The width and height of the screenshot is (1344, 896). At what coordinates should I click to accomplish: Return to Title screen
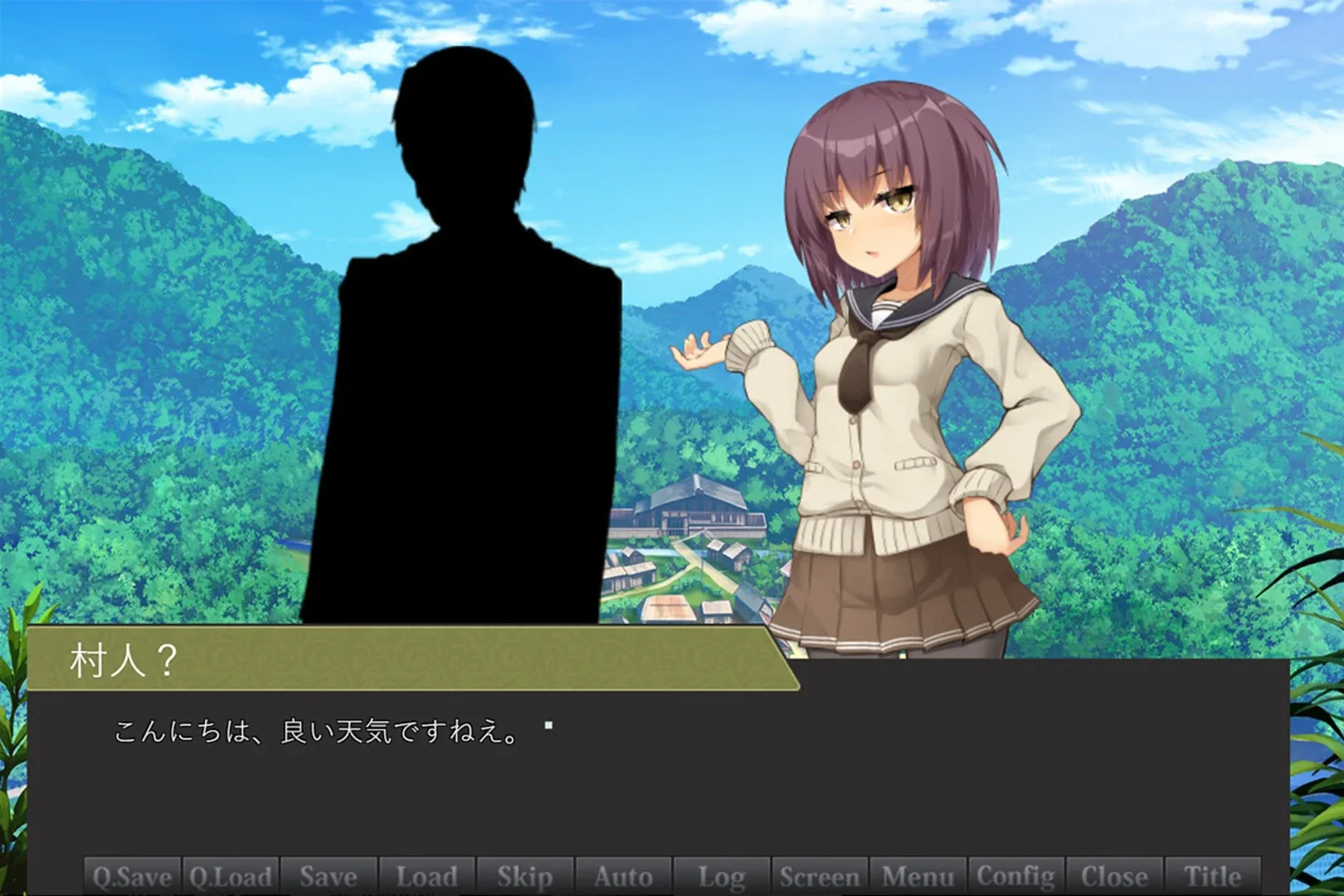[1212, 876]
